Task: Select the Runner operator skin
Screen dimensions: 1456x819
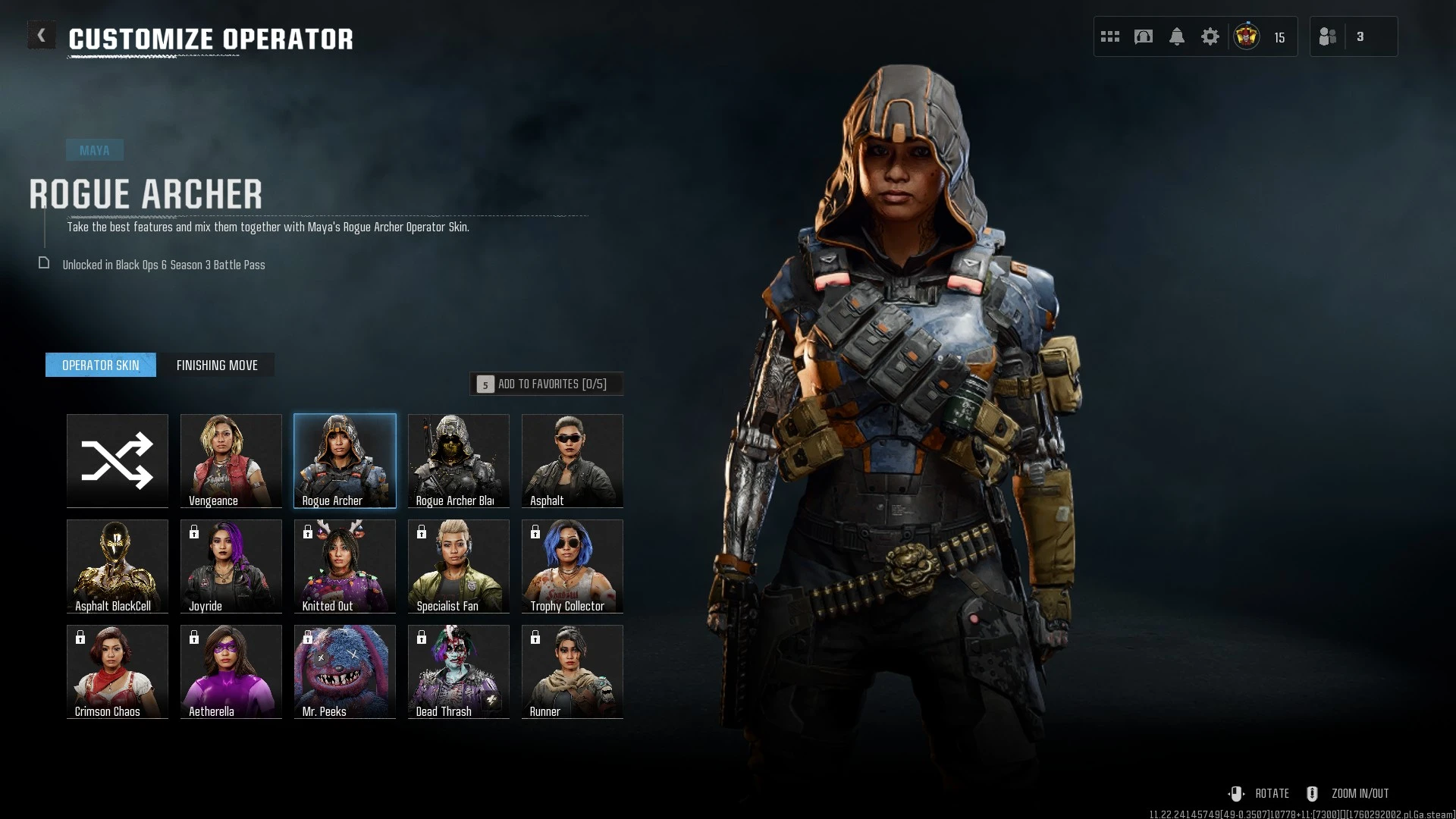Action: pos(573,671)
